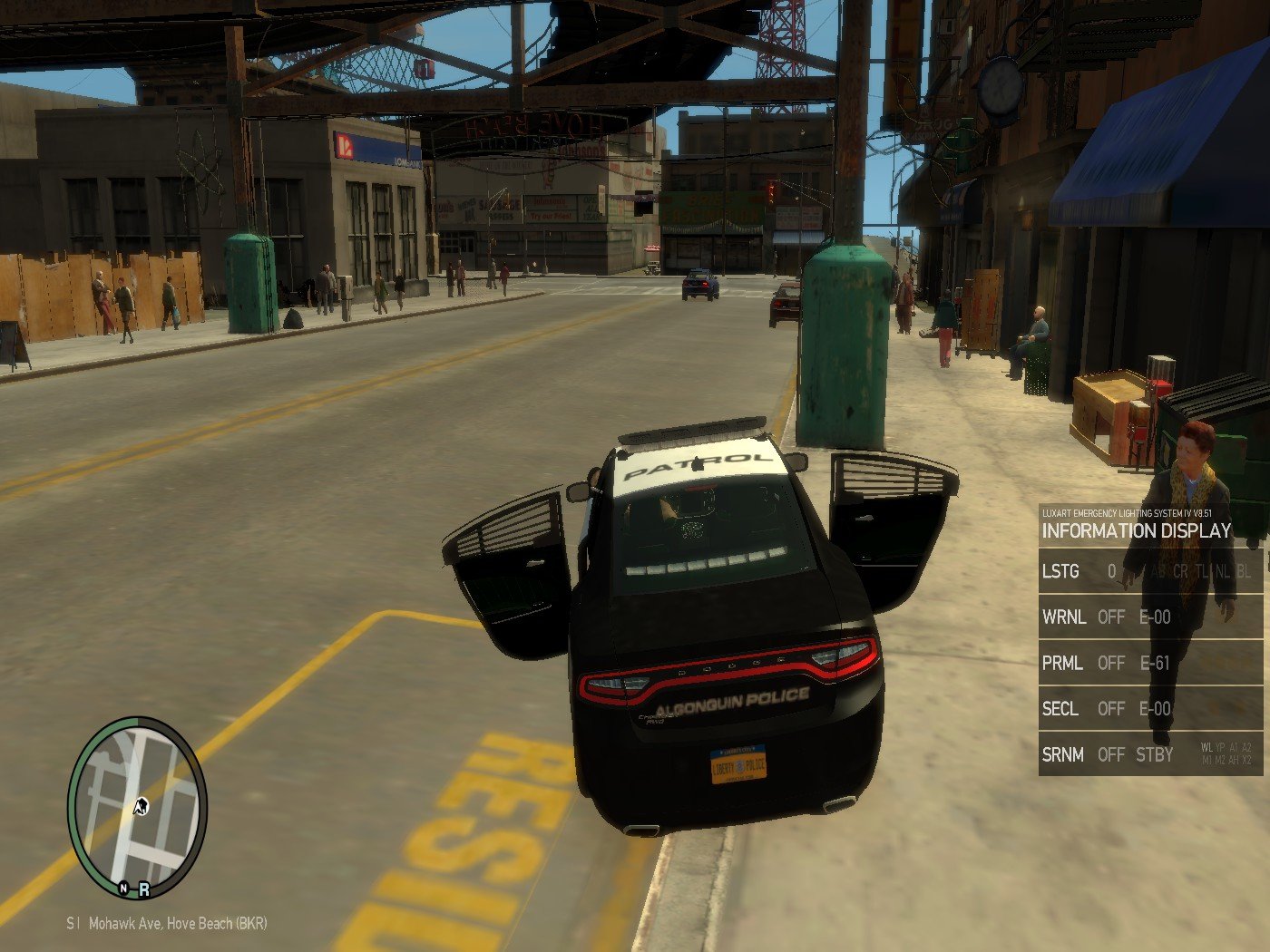Toggle the PRML primary lights row
1270x952 pixels.
(x=1149, y=663)
